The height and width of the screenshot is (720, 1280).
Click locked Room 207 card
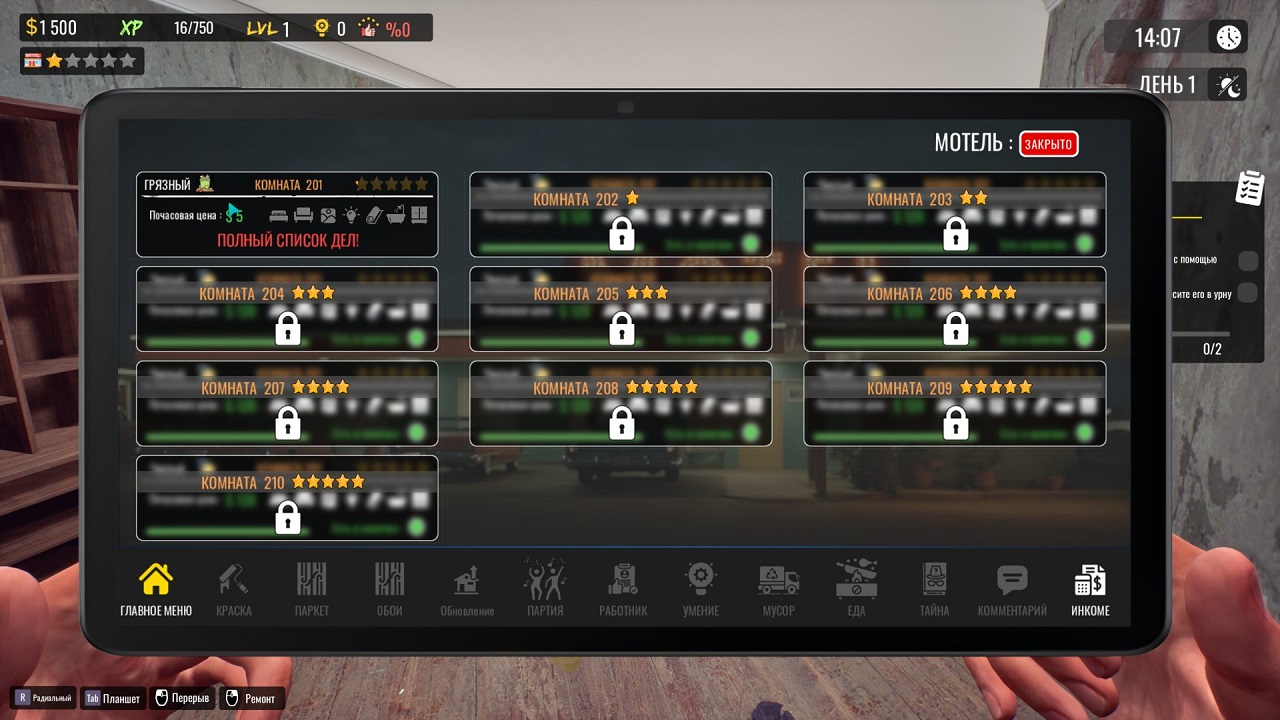click(x=287, y=403)
